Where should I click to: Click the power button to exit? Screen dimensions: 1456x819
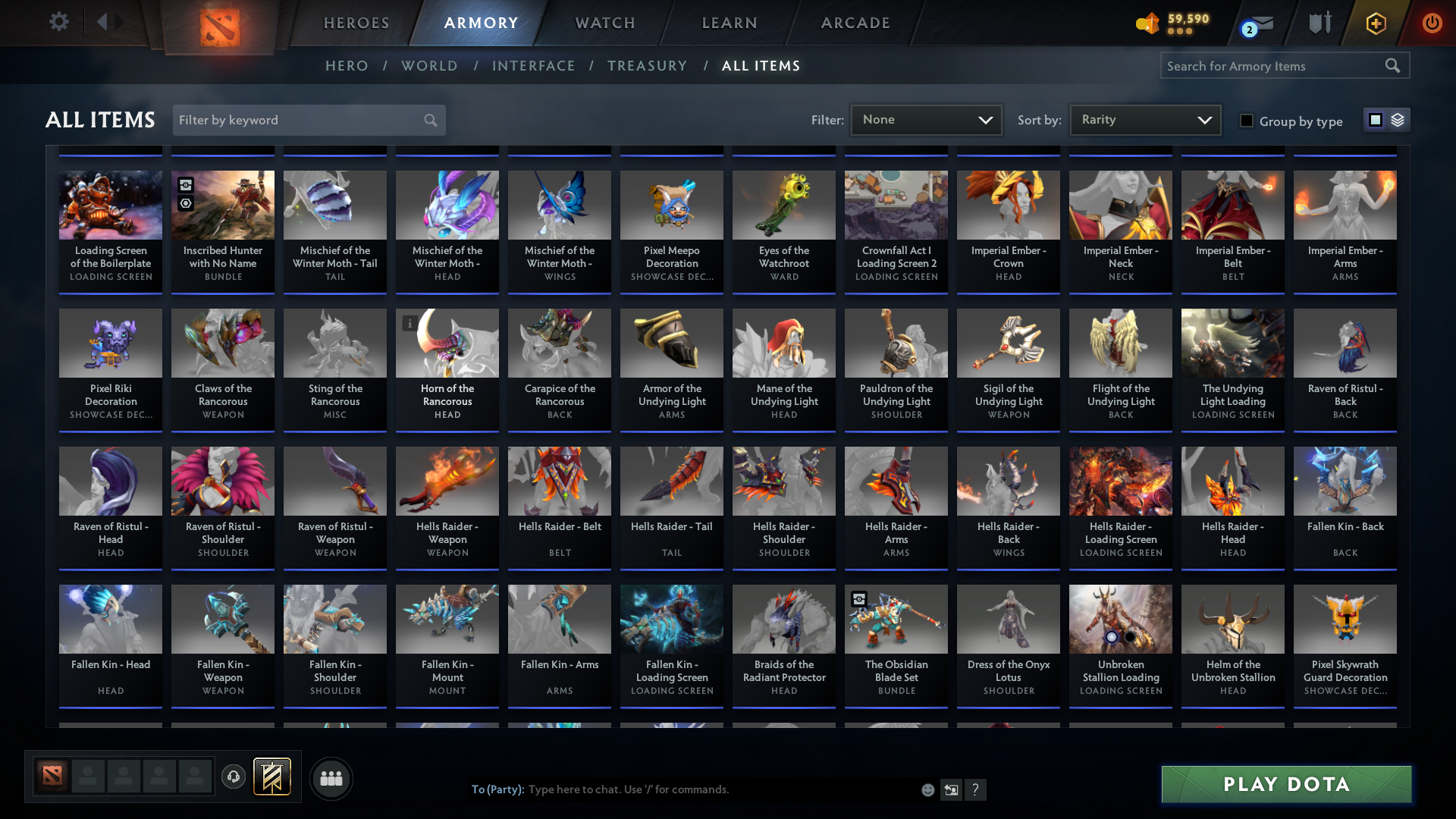[x=1432, y=23]
